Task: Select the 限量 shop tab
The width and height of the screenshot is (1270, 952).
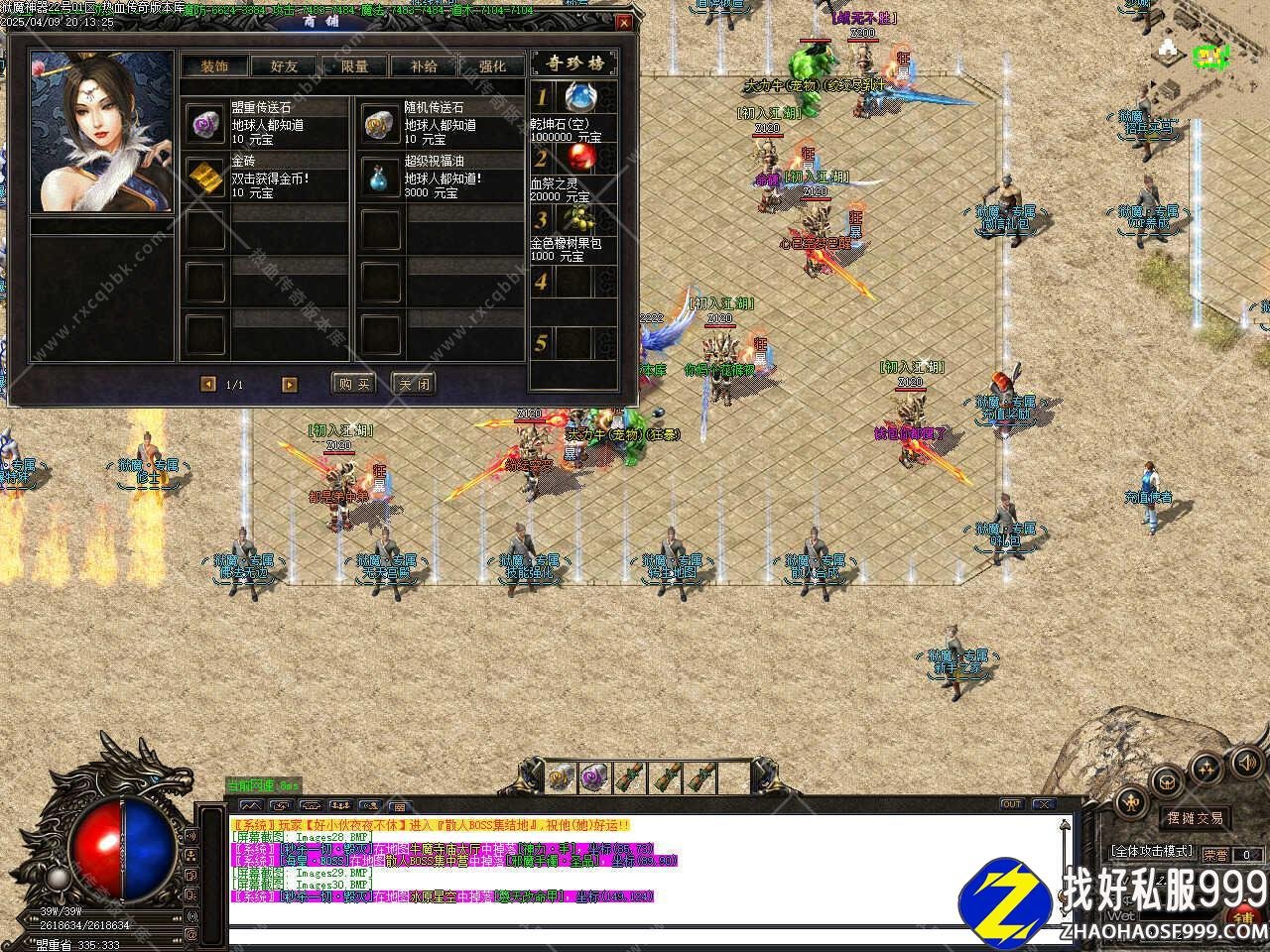Action: click(354, 66)
